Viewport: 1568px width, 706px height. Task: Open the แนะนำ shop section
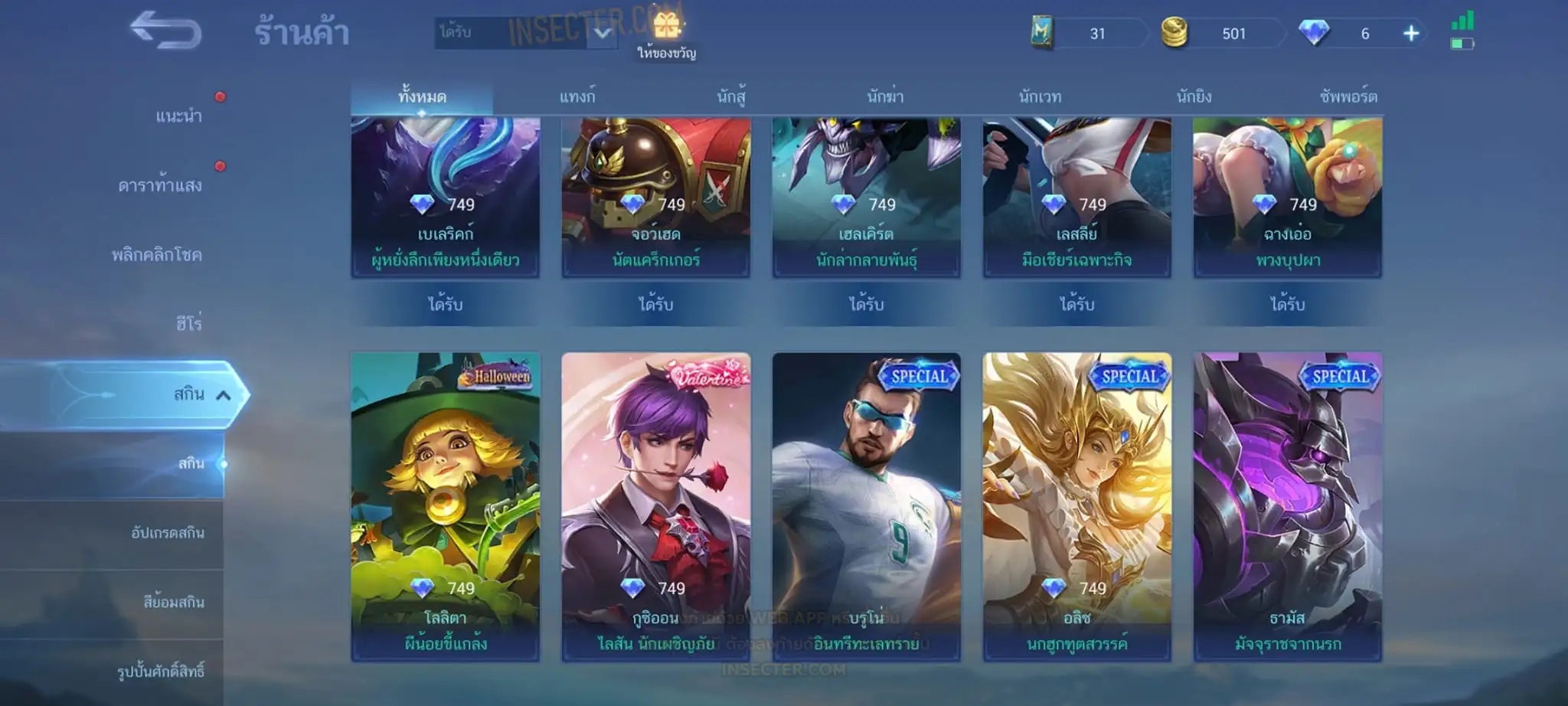(x=178, y=116)
